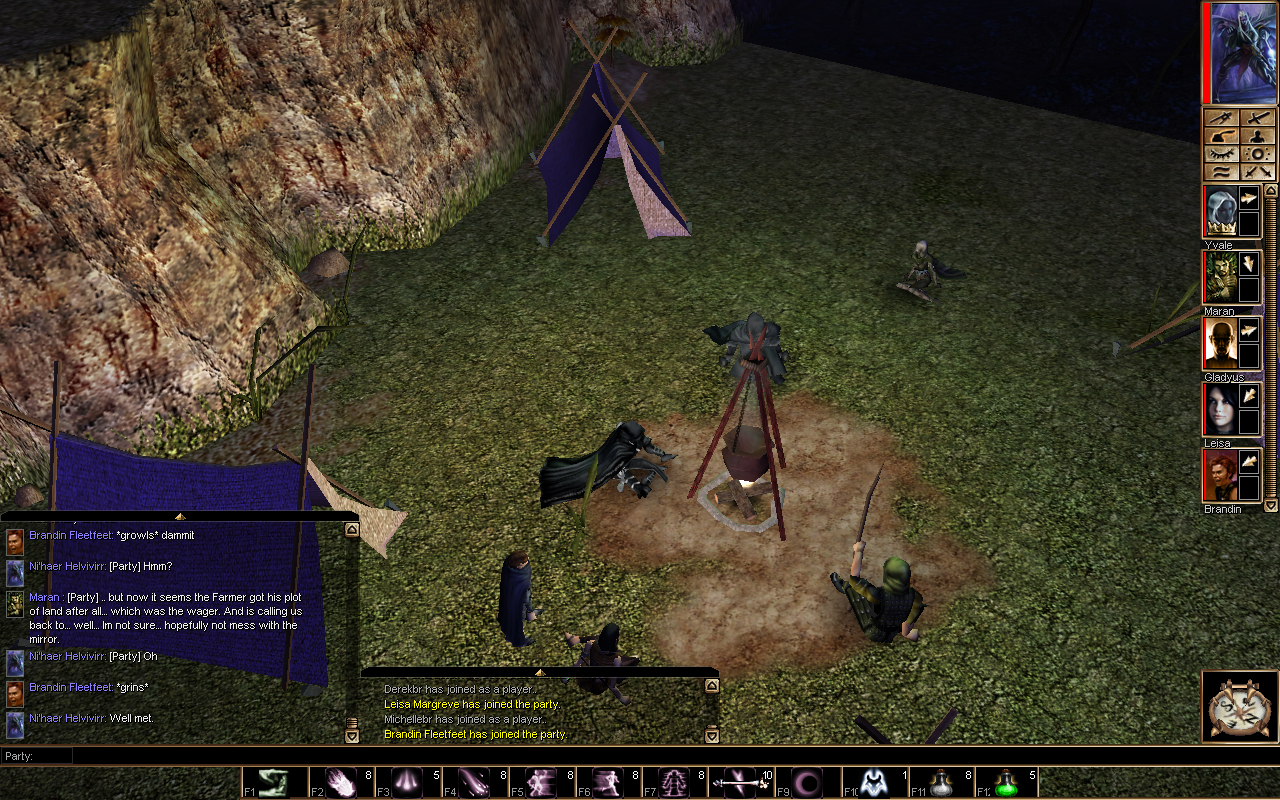
Task: Click the scroll down arrow of chat log
Action: pos(351,736)
